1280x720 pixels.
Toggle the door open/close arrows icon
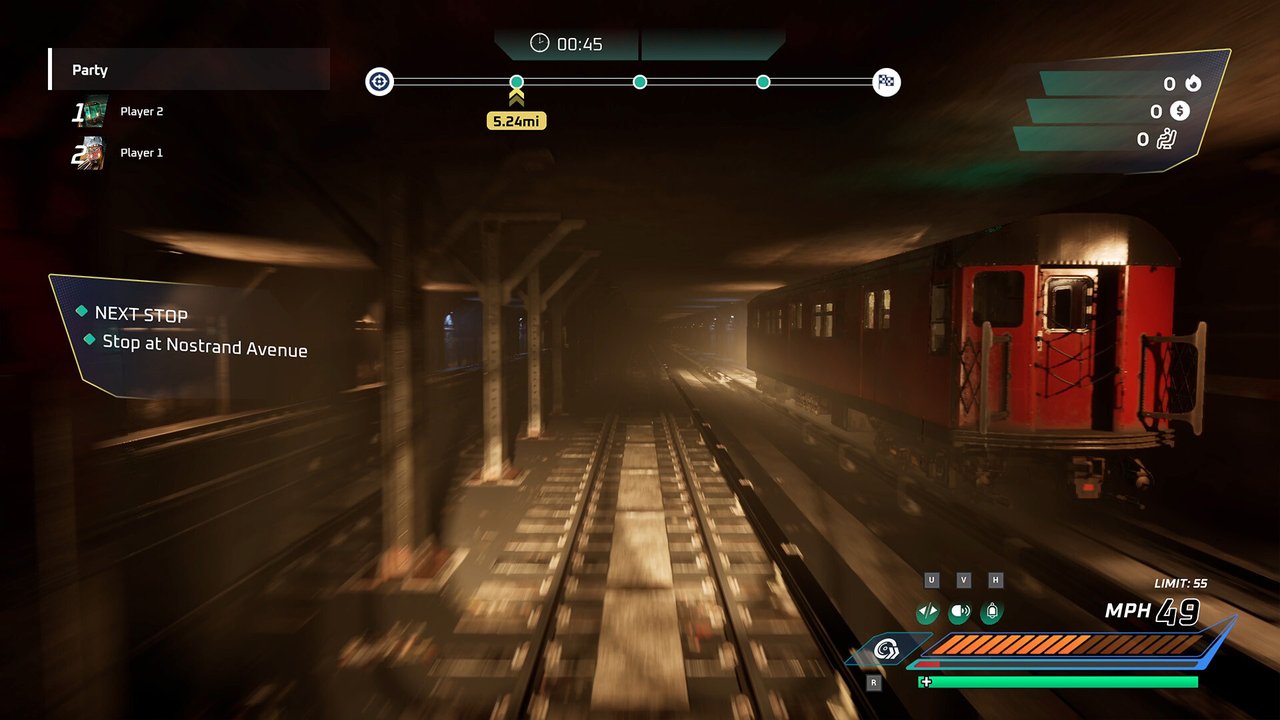point(927,612)
